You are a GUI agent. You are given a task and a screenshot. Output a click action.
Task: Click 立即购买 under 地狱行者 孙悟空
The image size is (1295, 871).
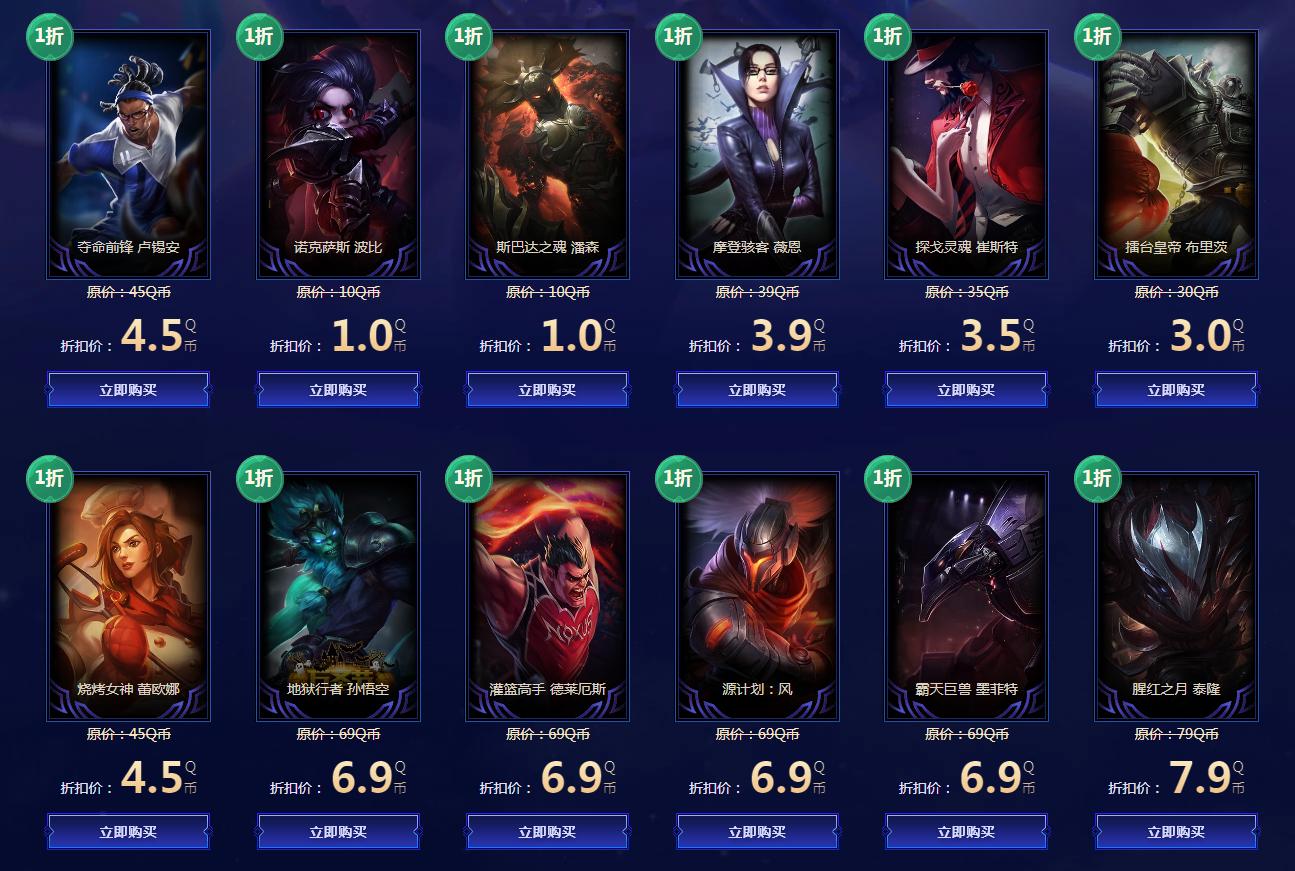338,831
